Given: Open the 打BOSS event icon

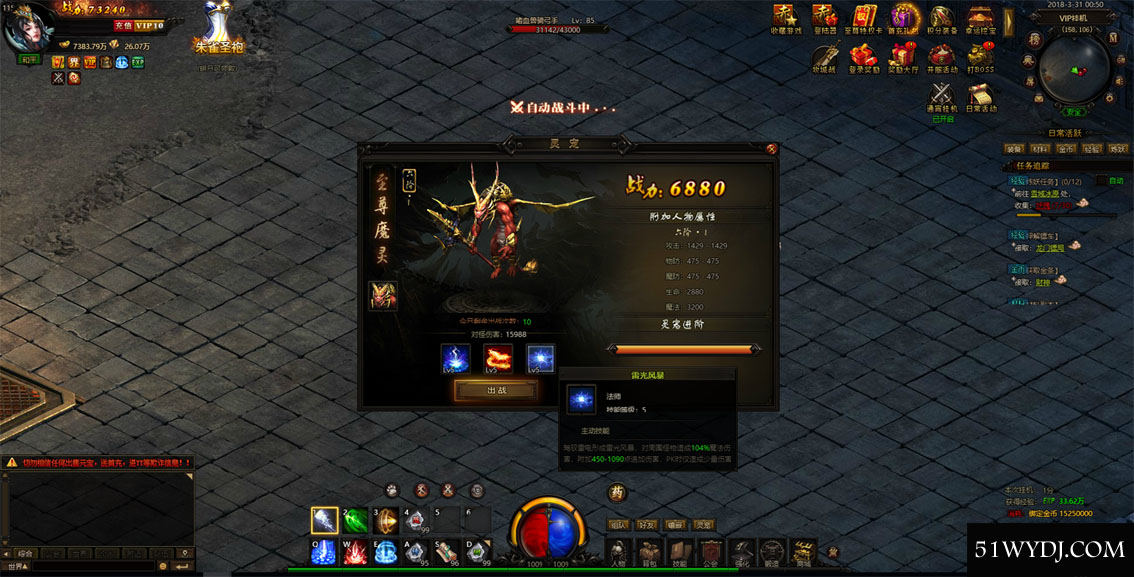Looking at the screenshot, I should tap(980, 55).
